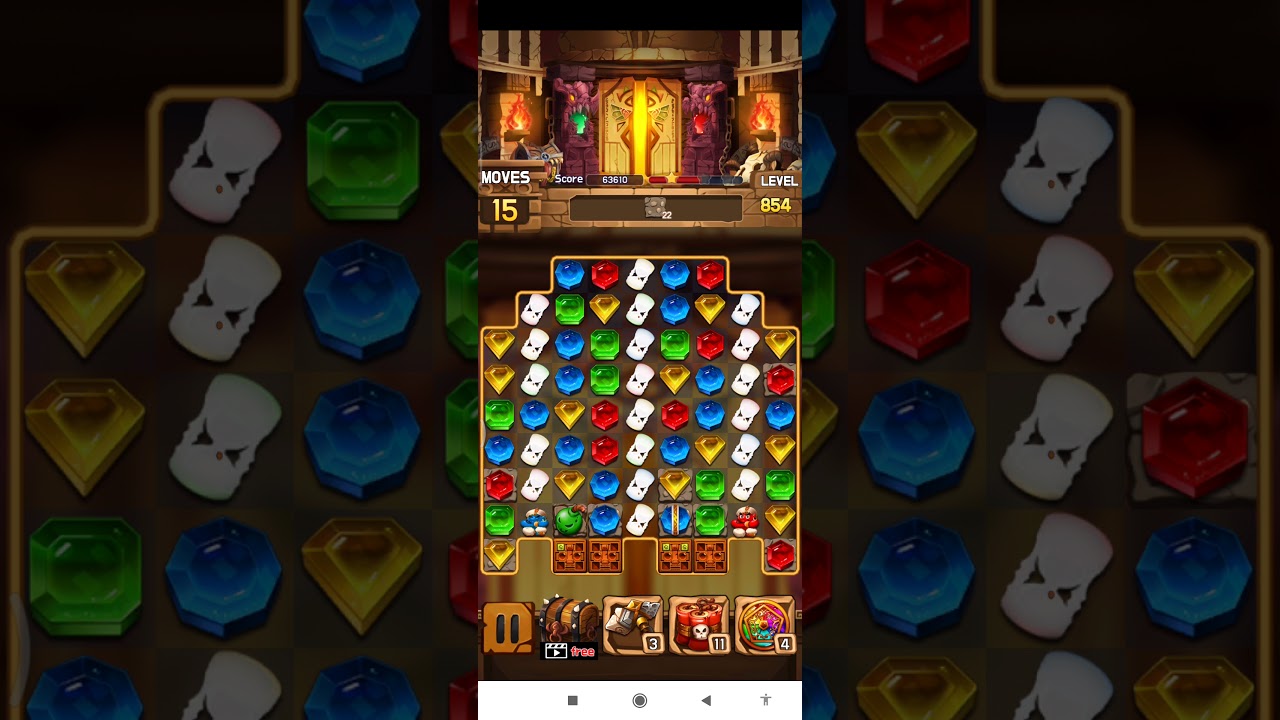Go to Android home with circle button
Image resolution: width=1280 pixels, height=720 pixels.
[640, 700]
